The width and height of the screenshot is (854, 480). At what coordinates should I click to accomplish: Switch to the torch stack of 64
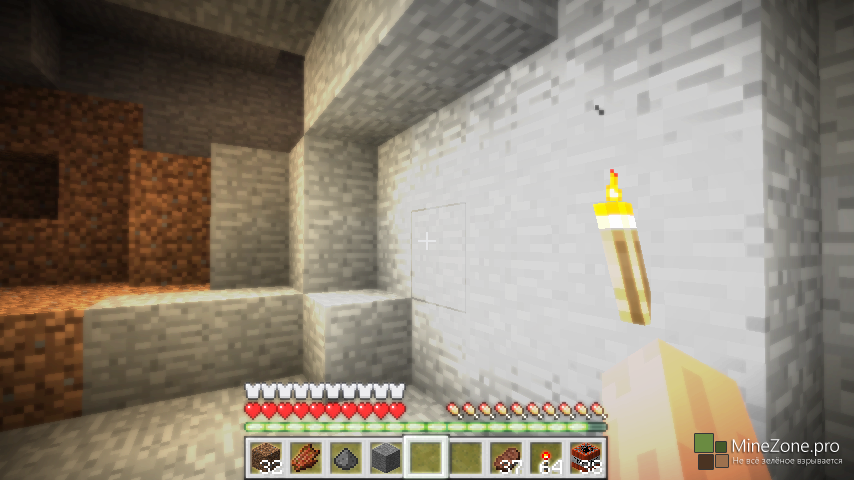(545, 458)
